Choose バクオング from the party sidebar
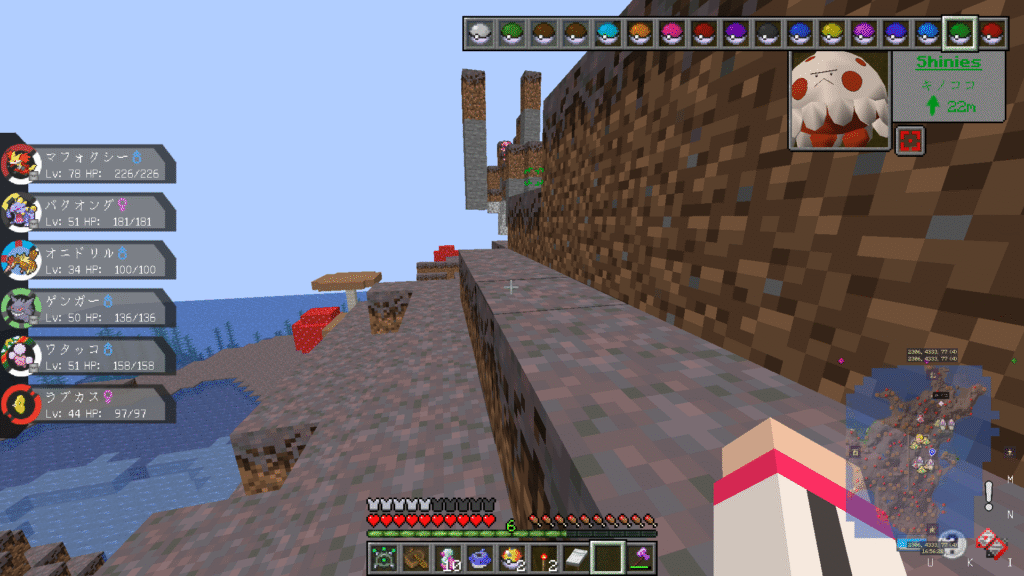Viewport: 1024px width, 576px height. point(90,212)
